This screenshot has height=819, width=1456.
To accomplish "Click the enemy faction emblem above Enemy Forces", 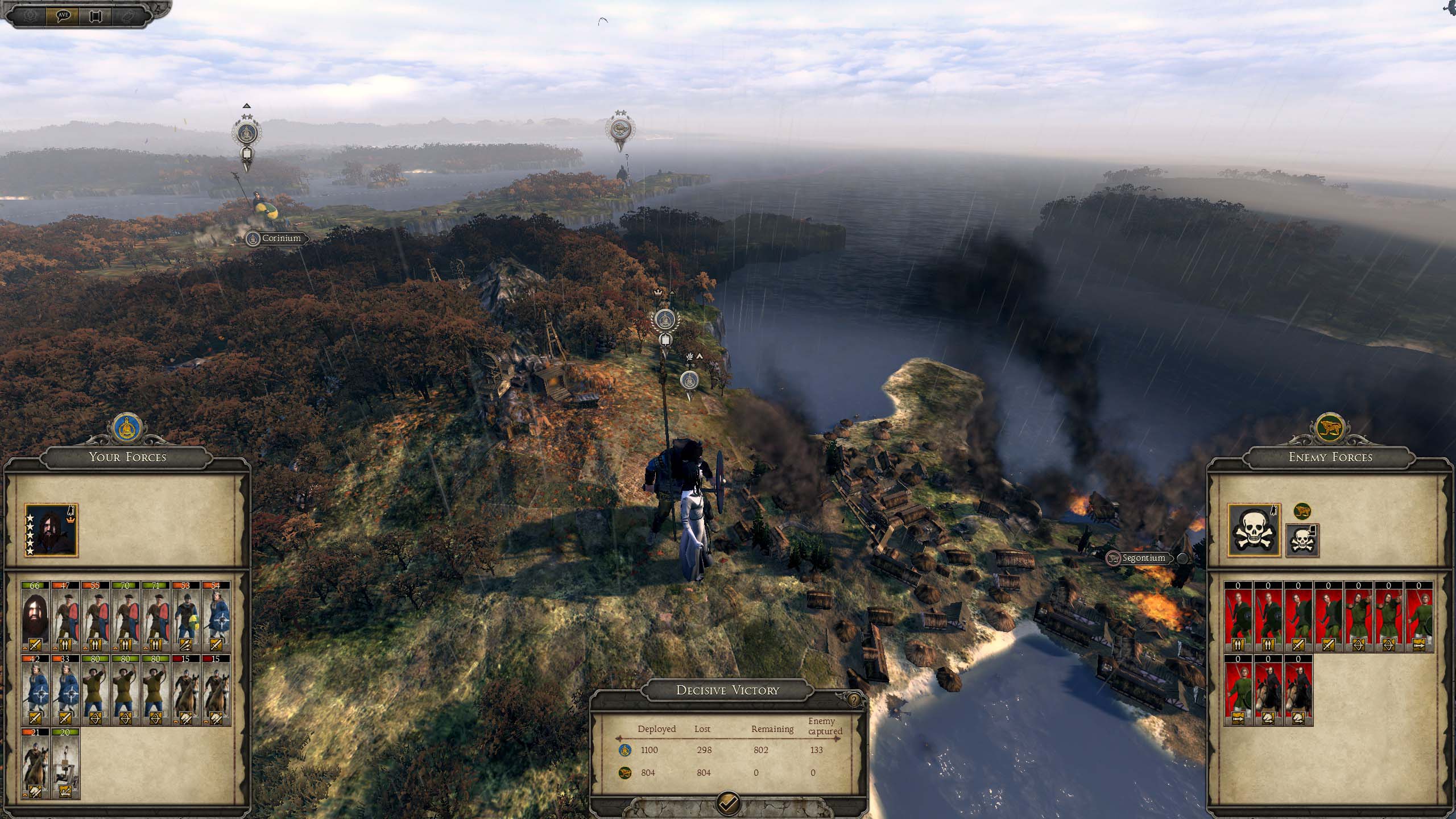I will [x=1330, y=429].
